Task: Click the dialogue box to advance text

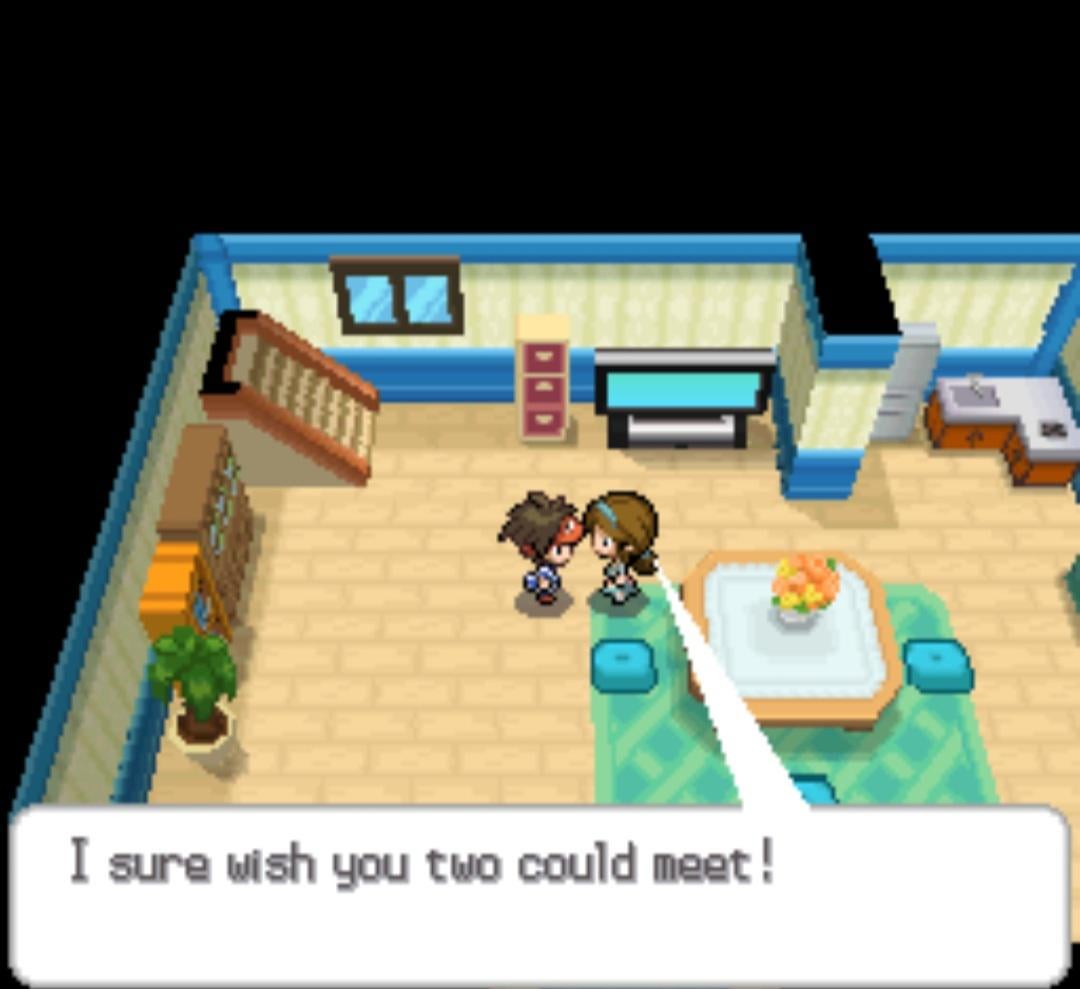Action: tap(540, 895)
